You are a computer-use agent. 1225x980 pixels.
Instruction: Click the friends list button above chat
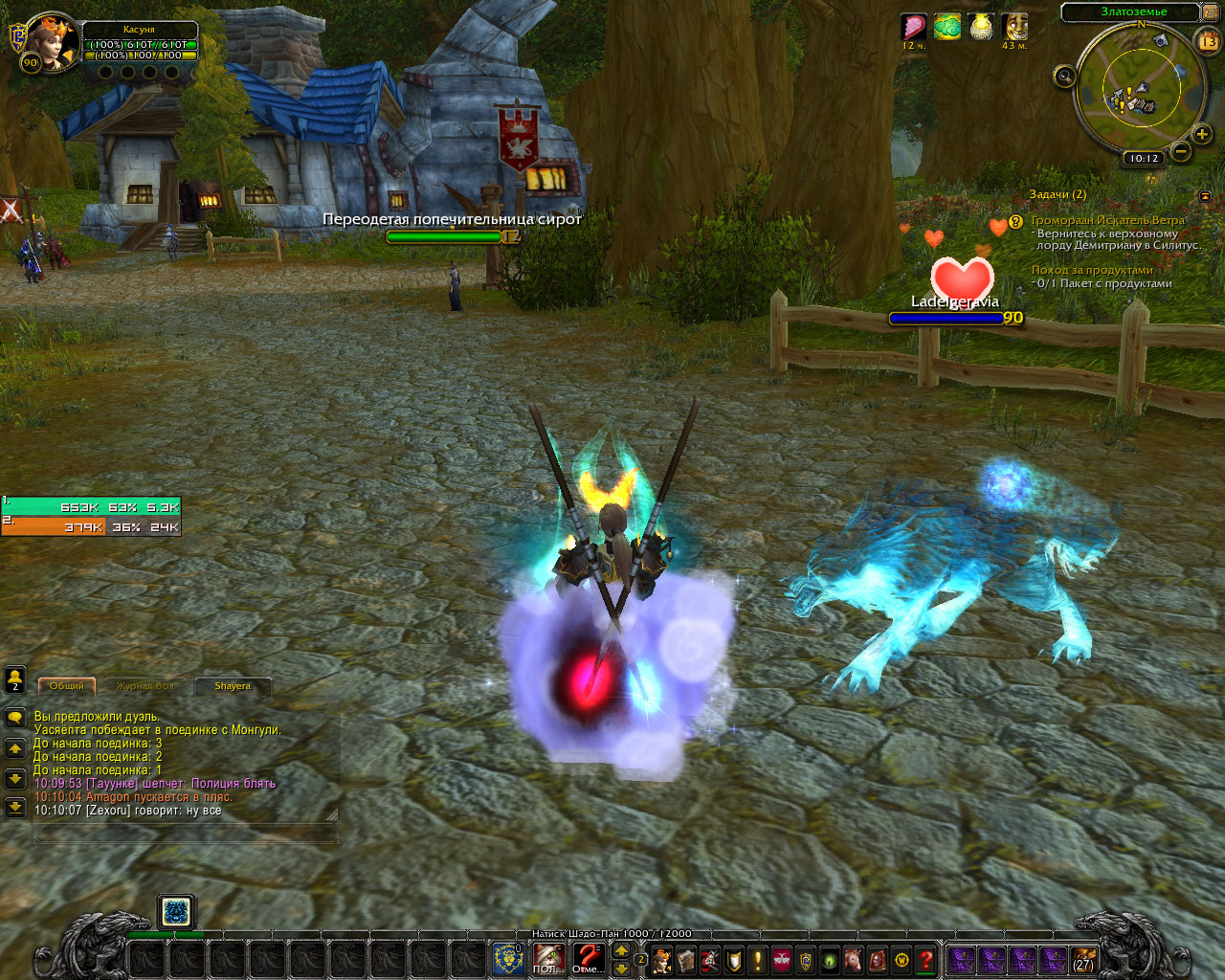tap(15, 679)
